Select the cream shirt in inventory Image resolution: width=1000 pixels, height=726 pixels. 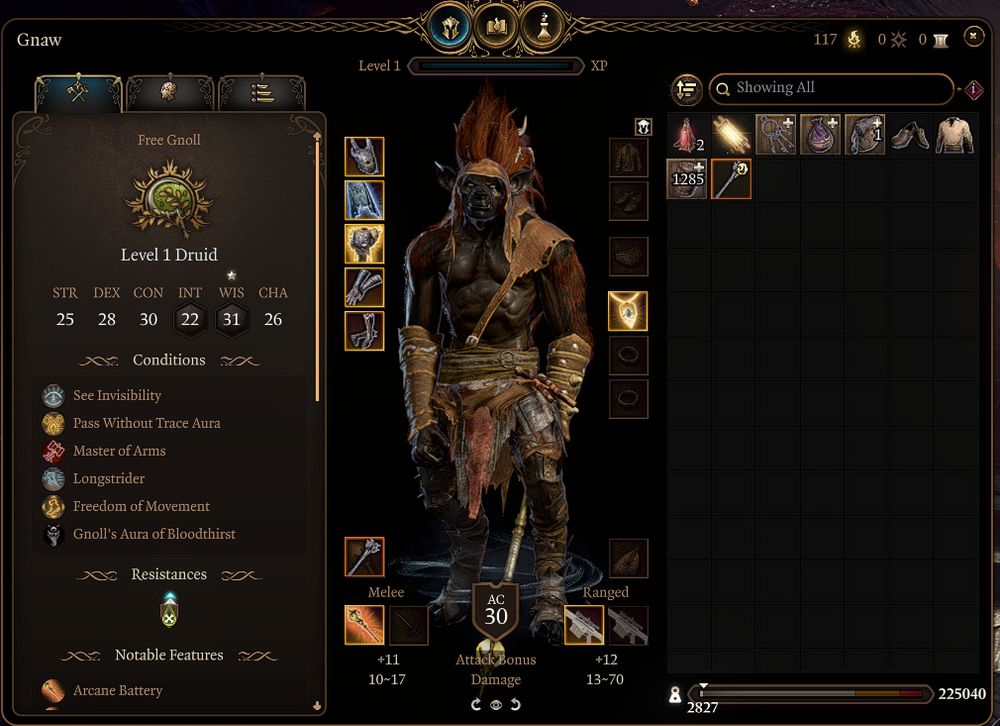954,134
